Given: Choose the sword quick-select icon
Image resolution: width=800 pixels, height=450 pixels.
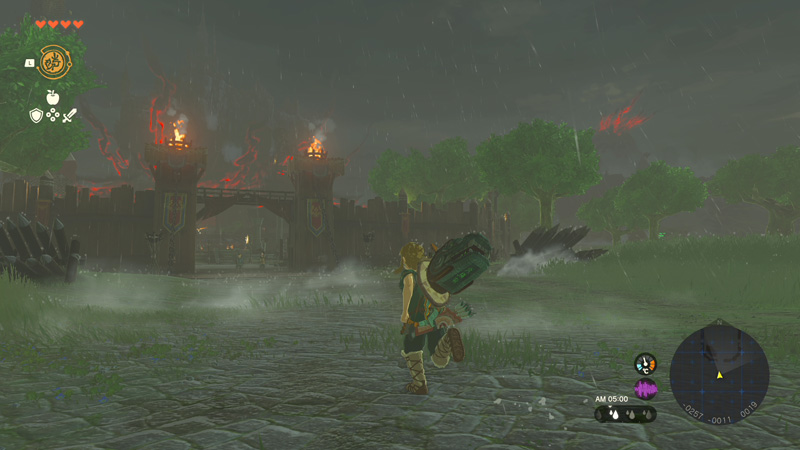Looking at the screenshot, I should [x=70, y=116].
